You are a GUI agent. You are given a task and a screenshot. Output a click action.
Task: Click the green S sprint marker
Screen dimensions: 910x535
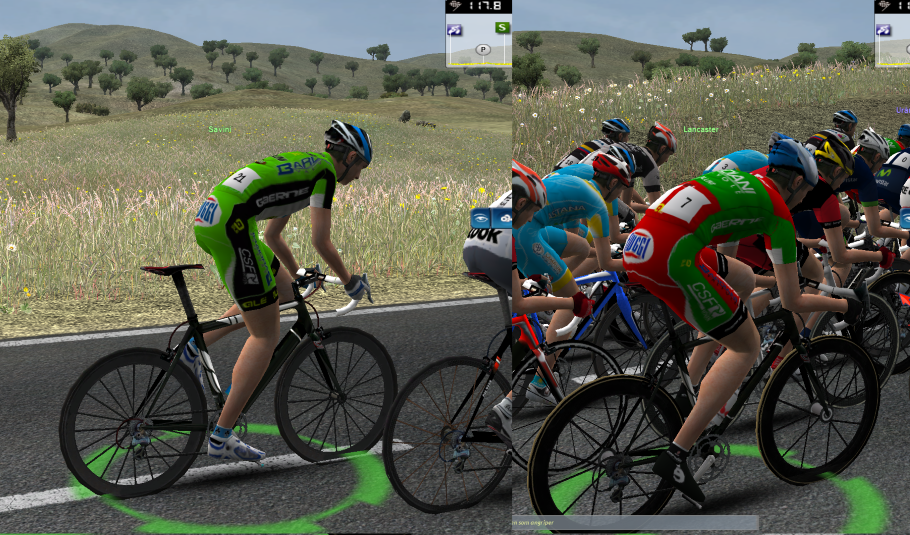click(x=502, y=28)
